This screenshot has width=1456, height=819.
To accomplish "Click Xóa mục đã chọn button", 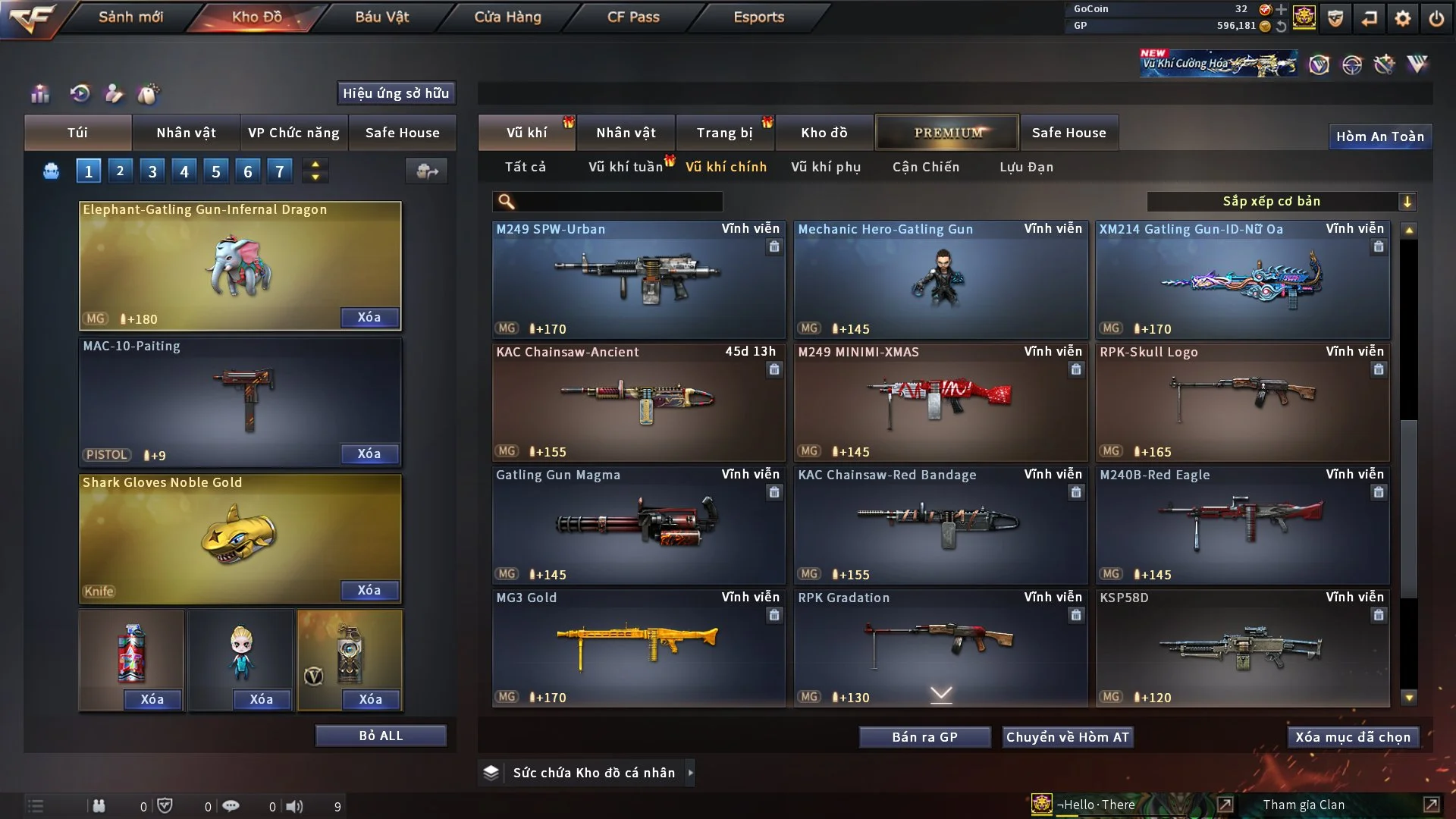I will pyautogui.click(x=1352, y=737).
